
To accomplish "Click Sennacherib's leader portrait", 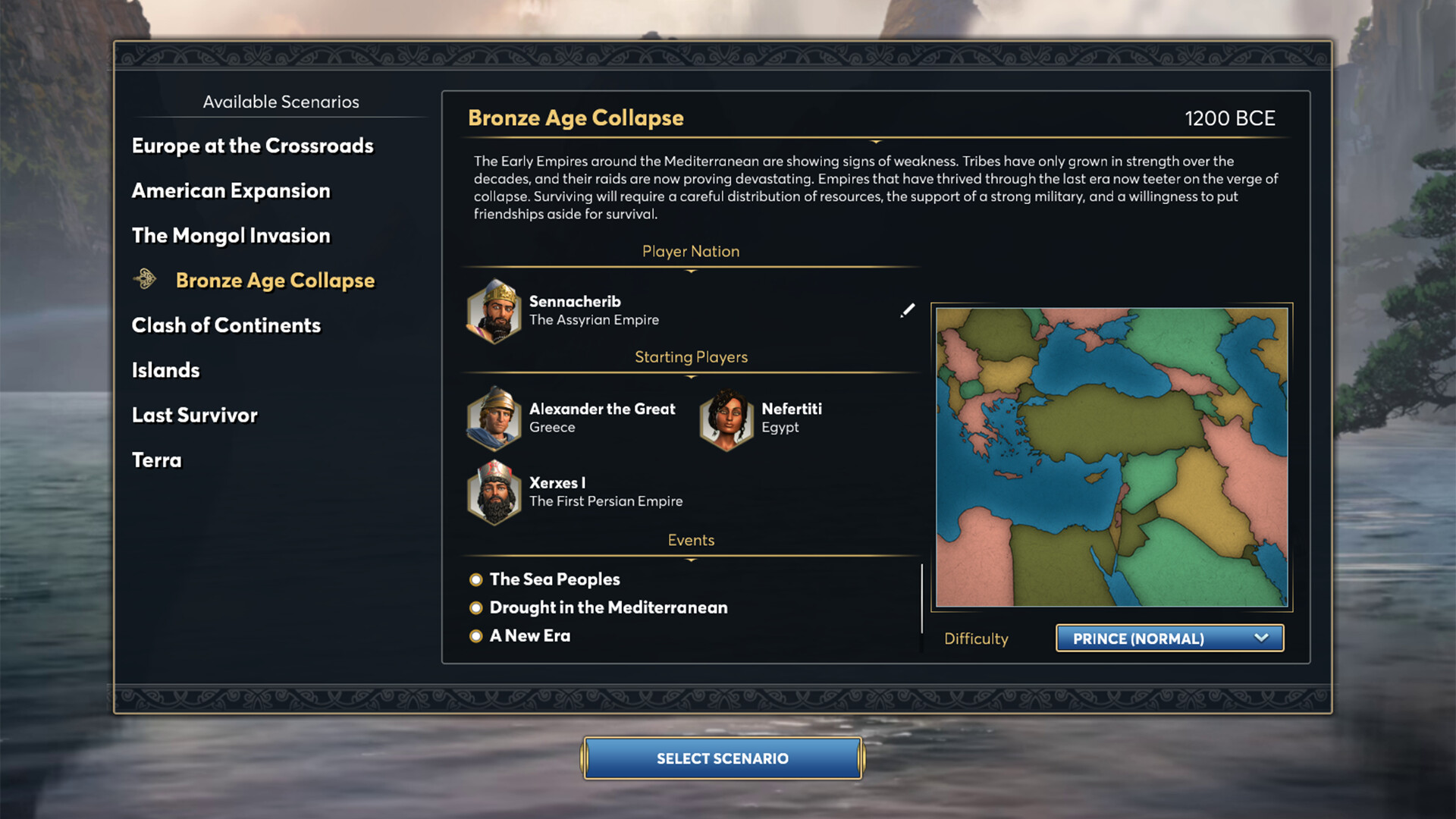I will [493, 311].
